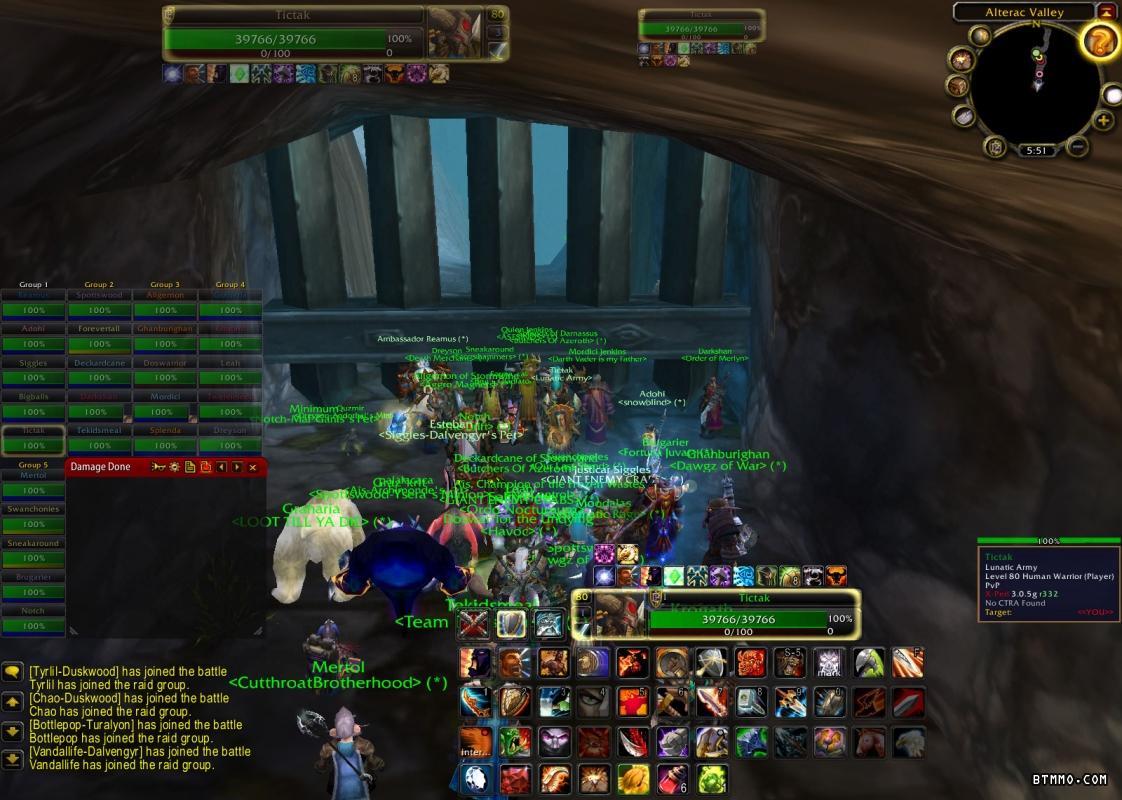Viewport: 1122px width, 800px height.
Task: Activate the action slot labeled mark
Action: click(829, 662)
